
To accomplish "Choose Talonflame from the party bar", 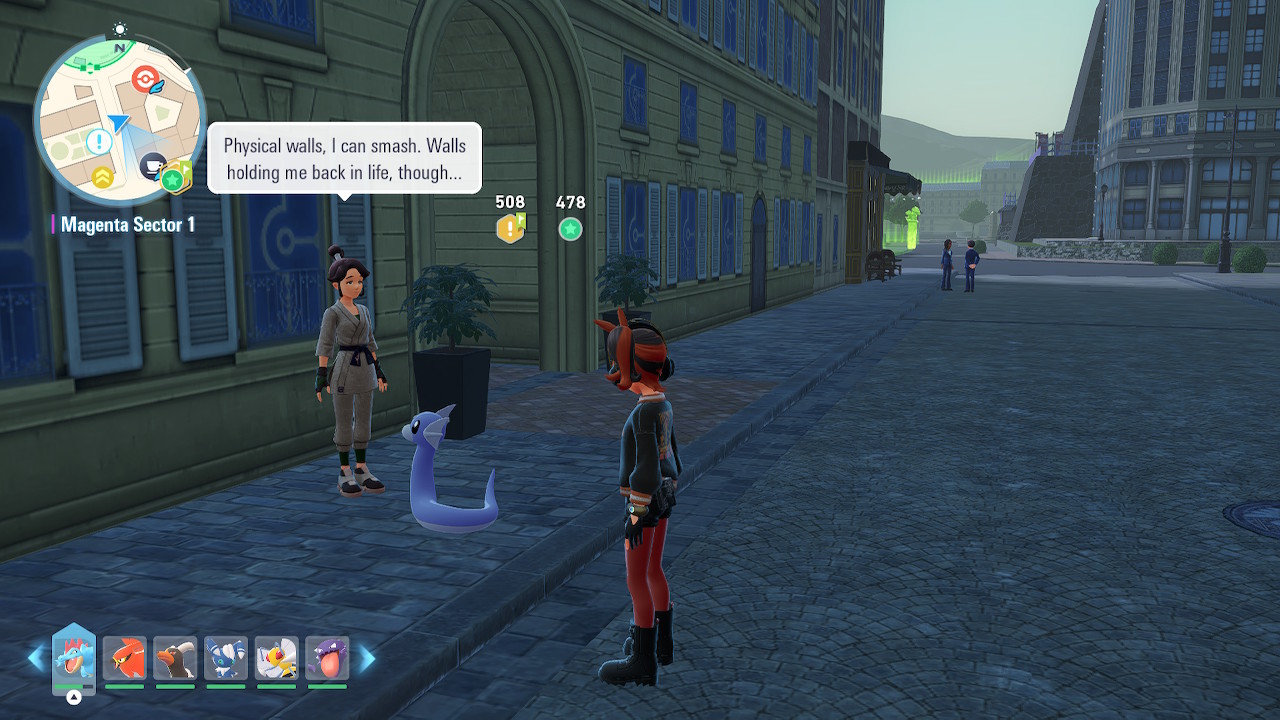I will point(124,658).
